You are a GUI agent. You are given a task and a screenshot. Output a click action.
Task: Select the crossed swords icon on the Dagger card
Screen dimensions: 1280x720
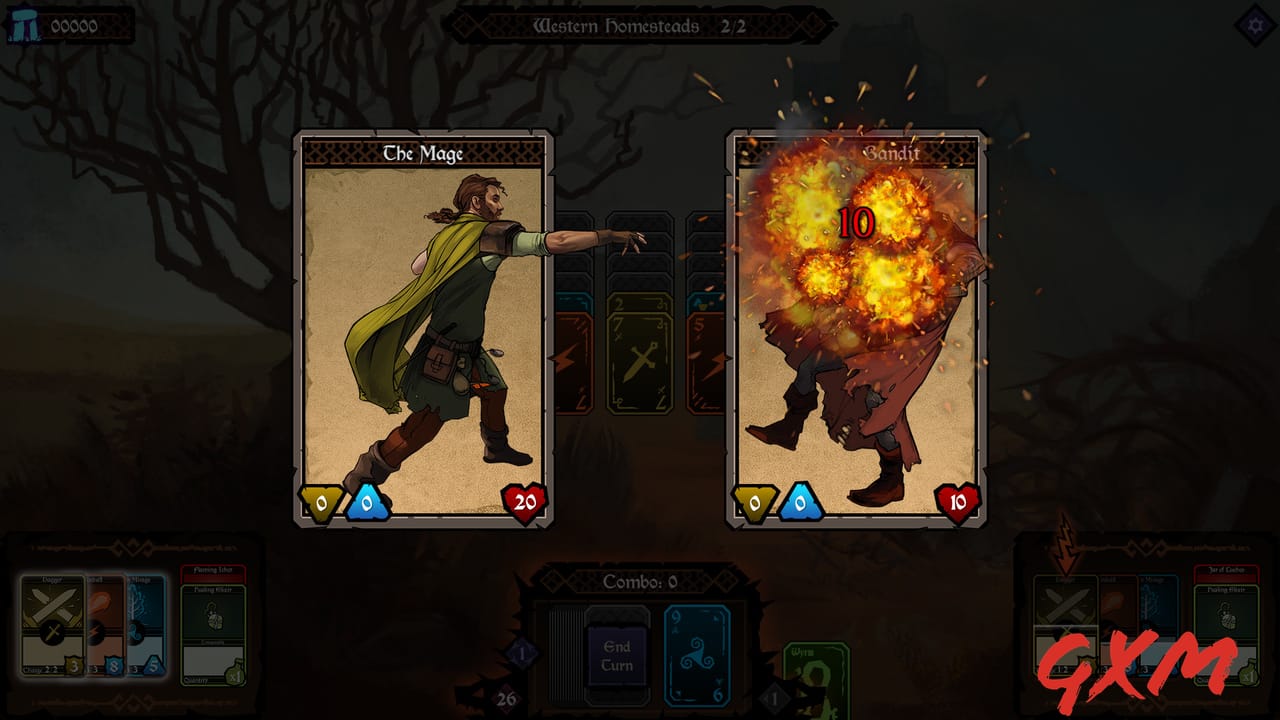[x=50, y=604]
